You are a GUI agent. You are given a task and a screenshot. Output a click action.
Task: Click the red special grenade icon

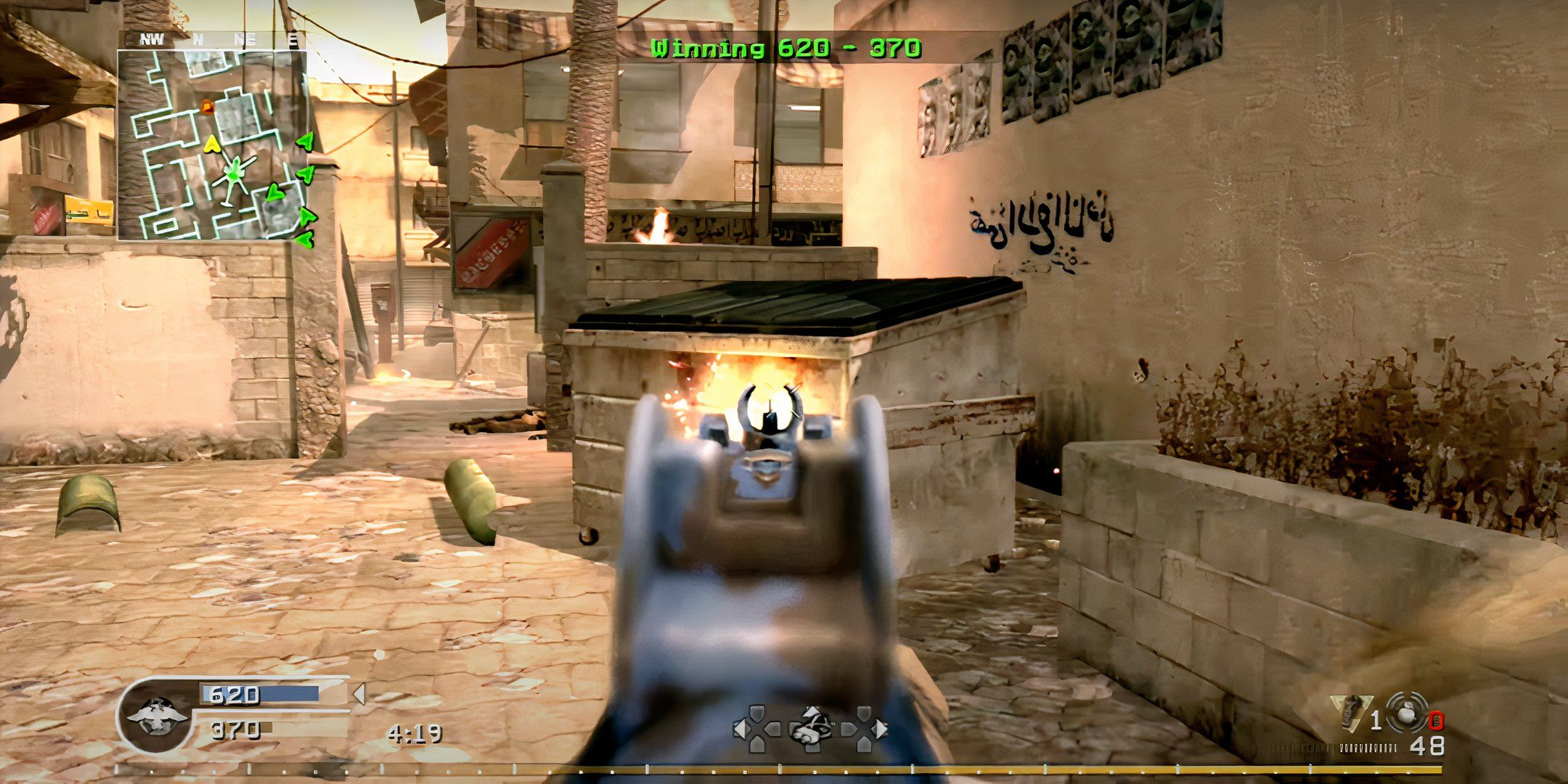pyautogui.click(x=1437, y=720)
